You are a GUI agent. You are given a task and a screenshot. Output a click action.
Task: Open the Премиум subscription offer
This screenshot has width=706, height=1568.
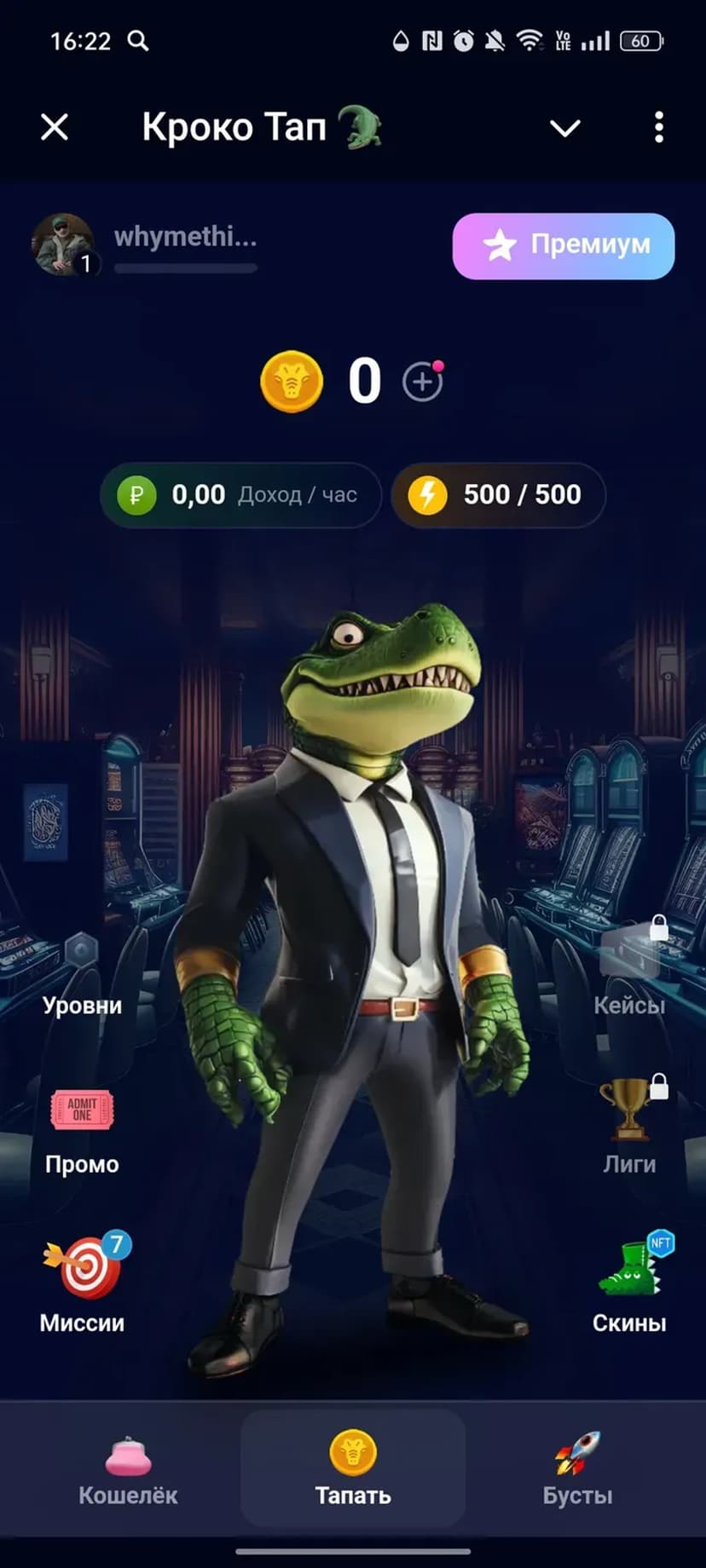tap(563, 245)
